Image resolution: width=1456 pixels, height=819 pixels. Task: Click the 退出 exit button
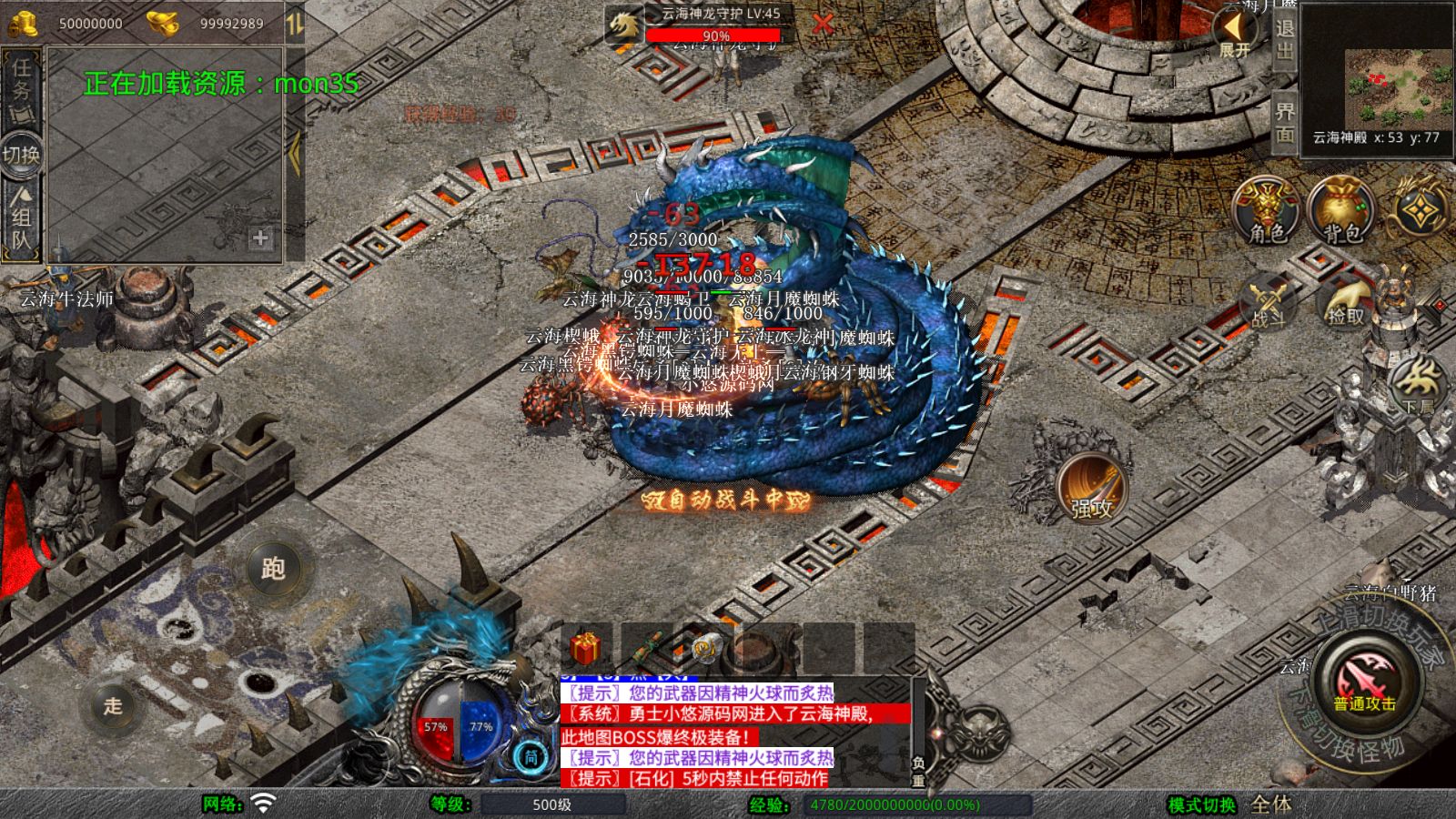[1284, 38]
